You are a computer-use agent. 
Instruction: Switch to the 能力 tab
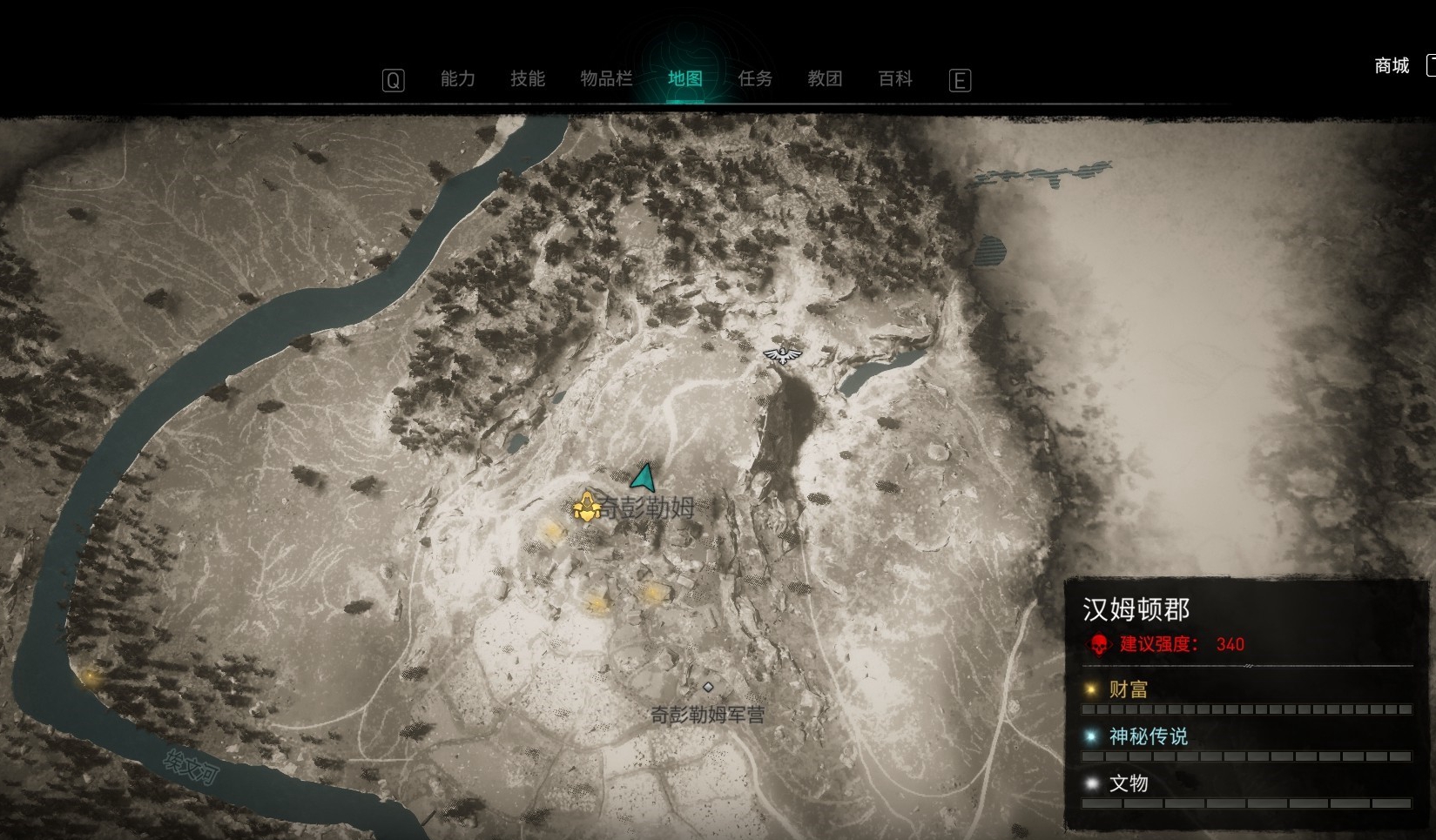(x=457, y=79)
